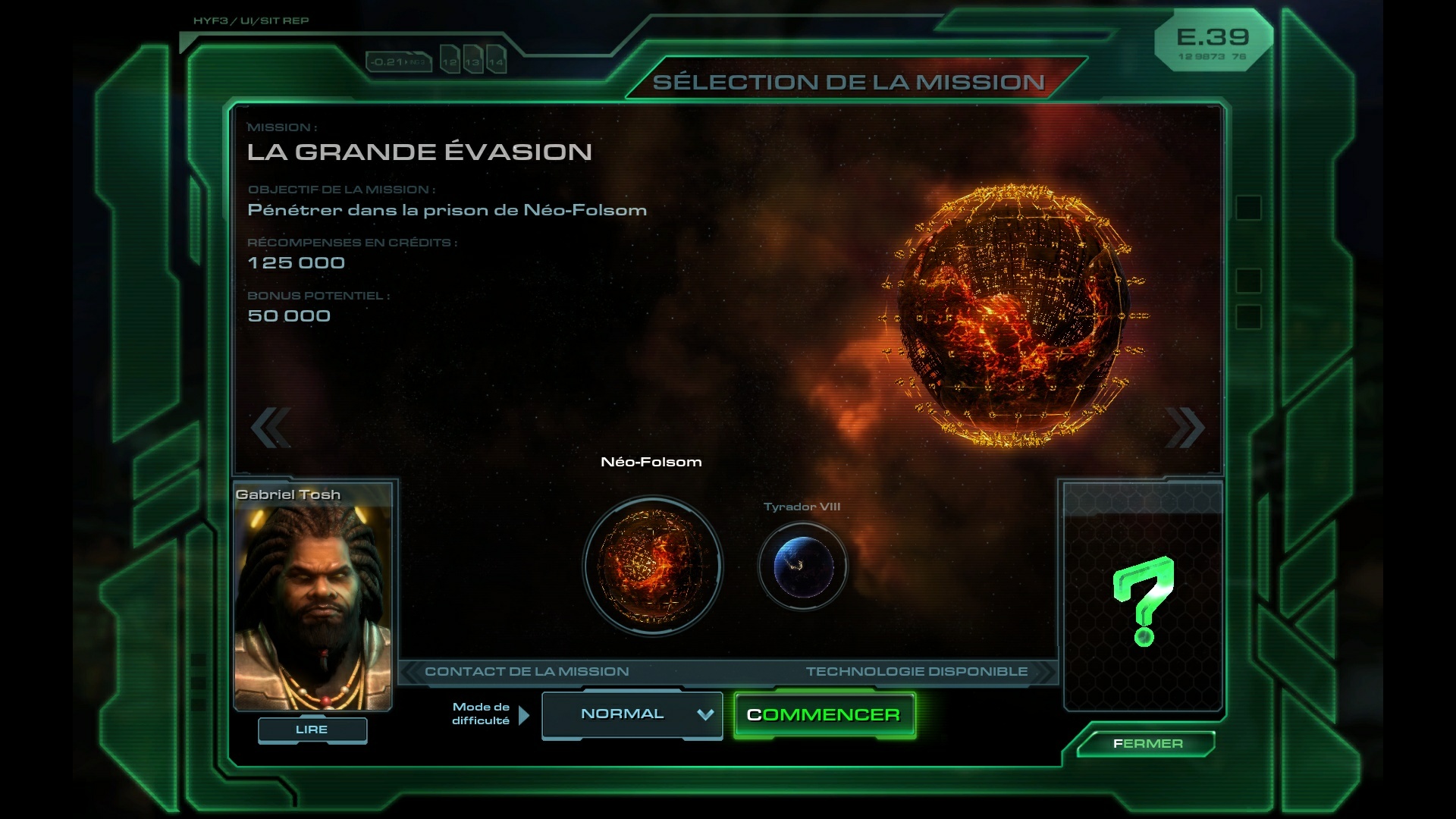View the unknown technology question mark panel
This screenshot has height=819, width=1456.
pyautogui.click(x=1143, y=599)
